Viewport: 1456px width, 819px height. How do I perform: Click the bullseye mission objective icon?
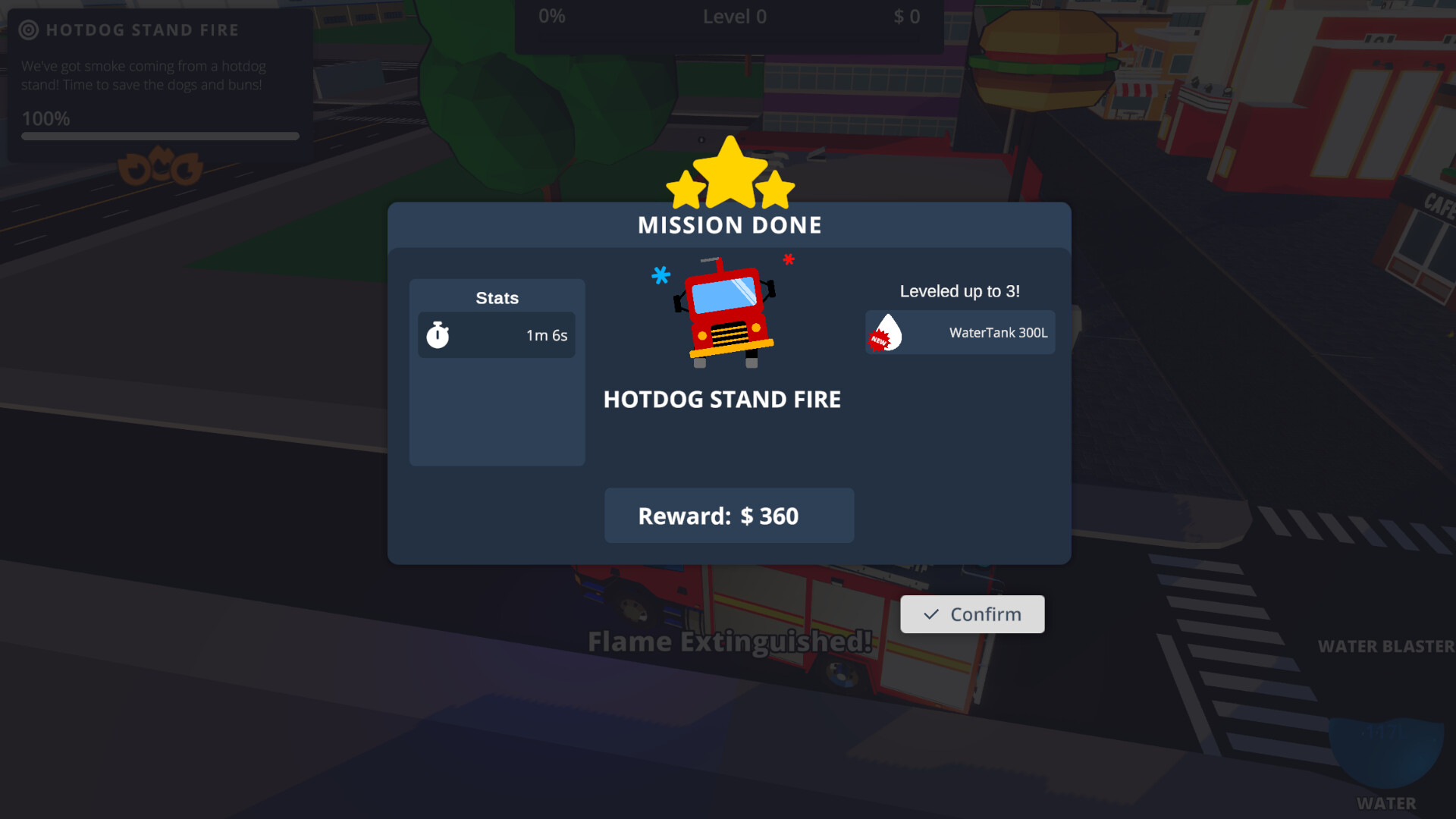pyautogui.click(x=29, y=30)
